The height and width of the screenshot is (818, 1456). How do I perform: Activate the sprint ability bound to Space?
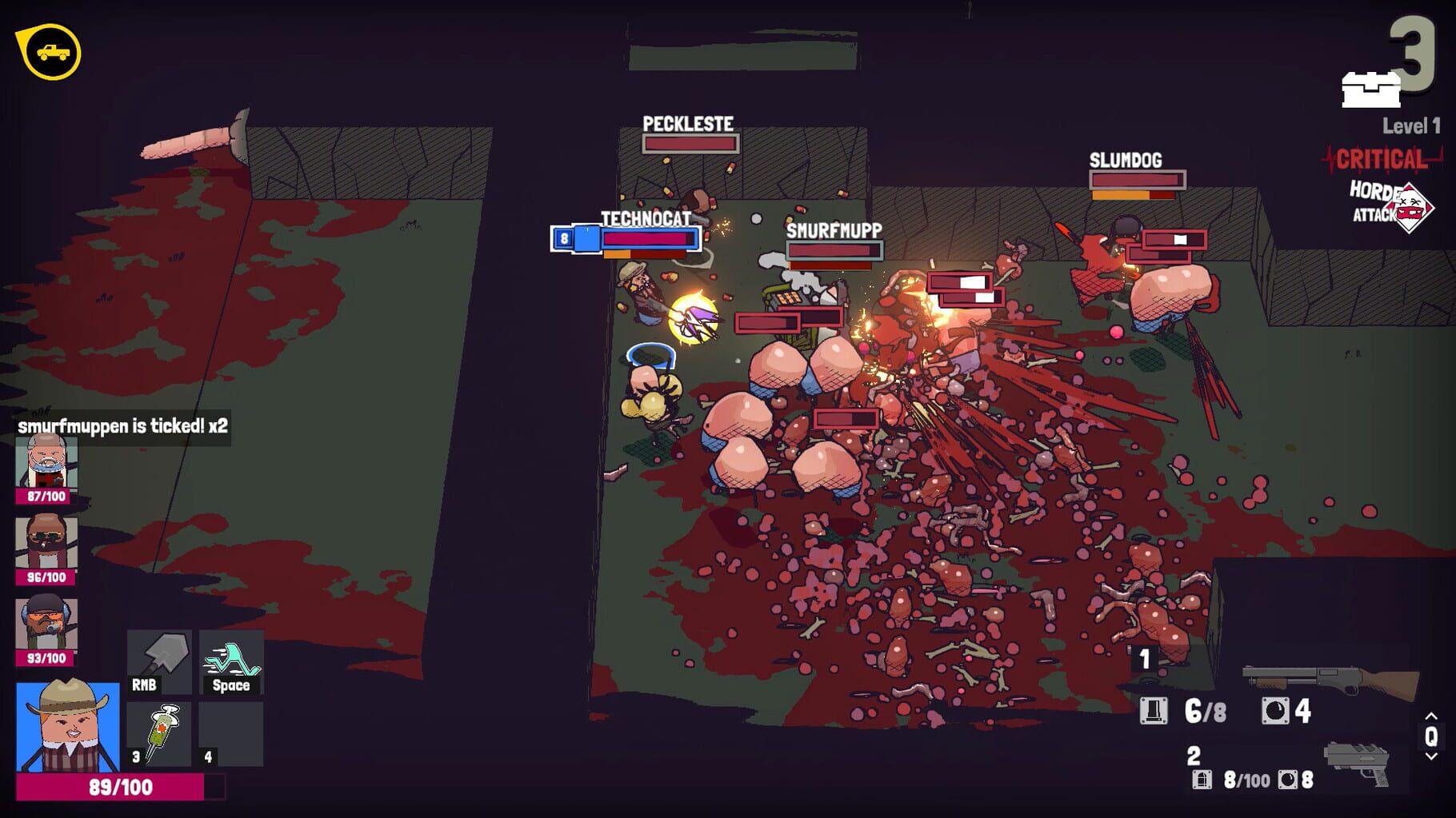pos(230,661)
